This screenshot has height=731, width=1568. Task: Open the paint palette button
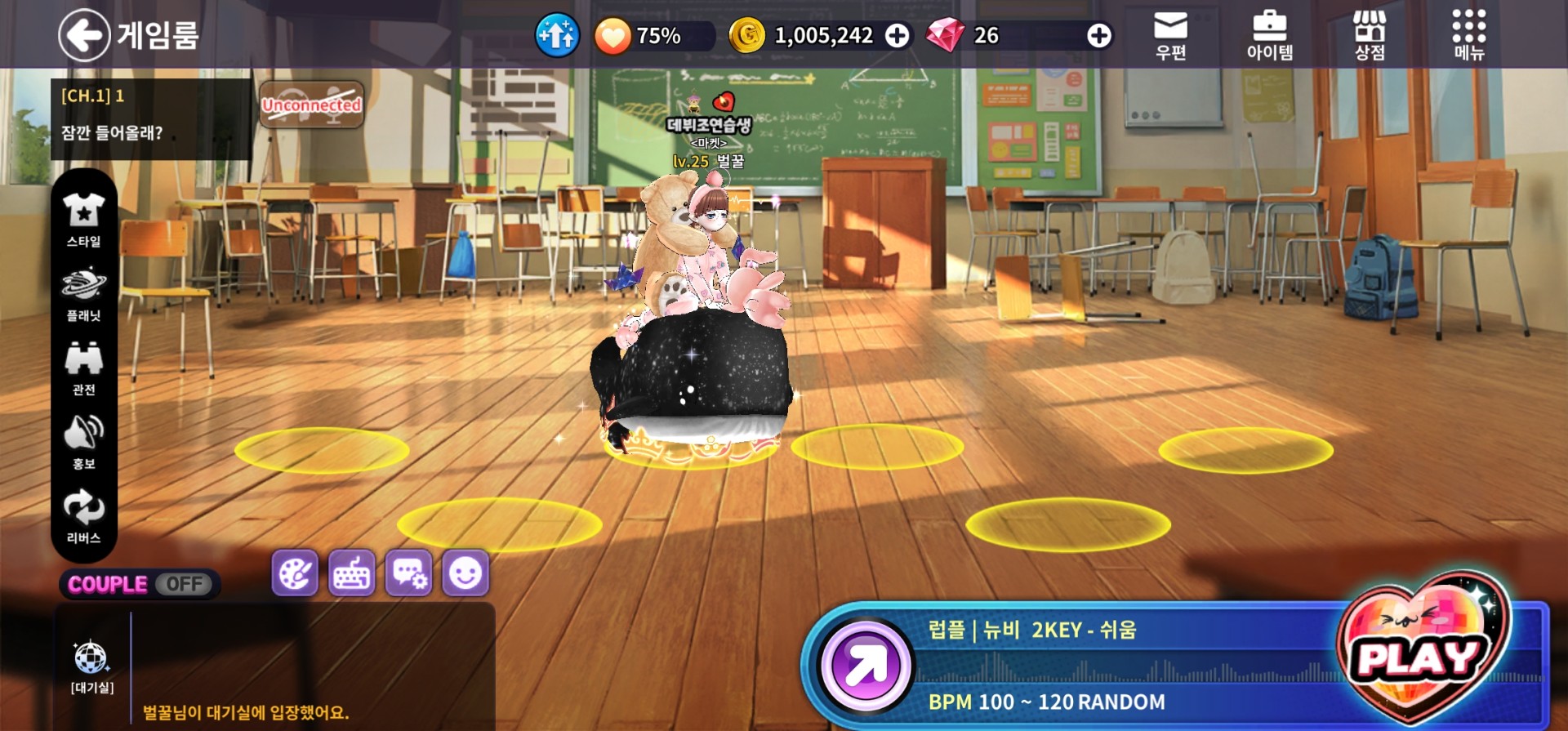(x=295, y=573)
